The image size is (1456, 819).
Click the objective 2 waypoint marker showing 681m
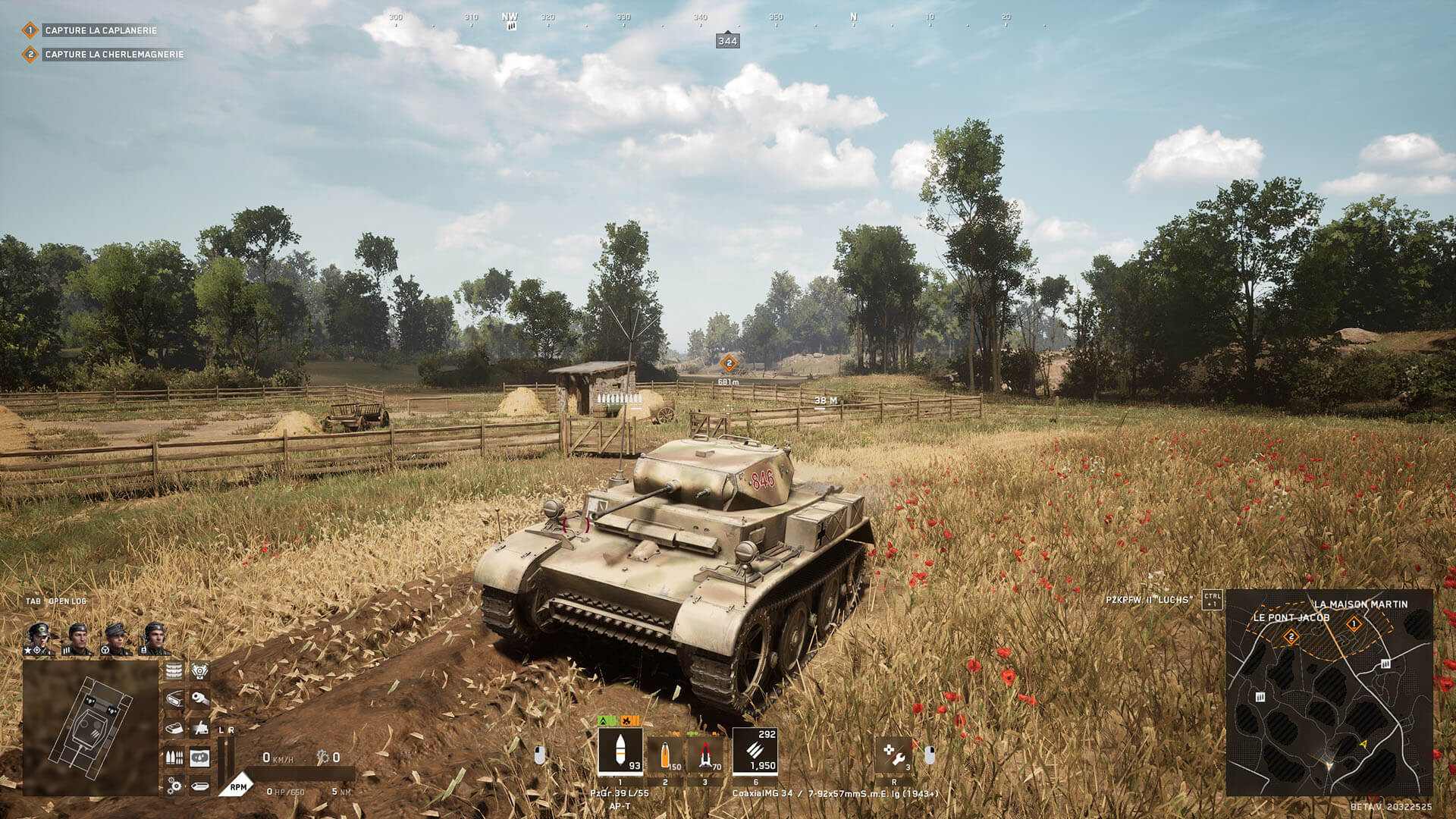coord(729,363)
